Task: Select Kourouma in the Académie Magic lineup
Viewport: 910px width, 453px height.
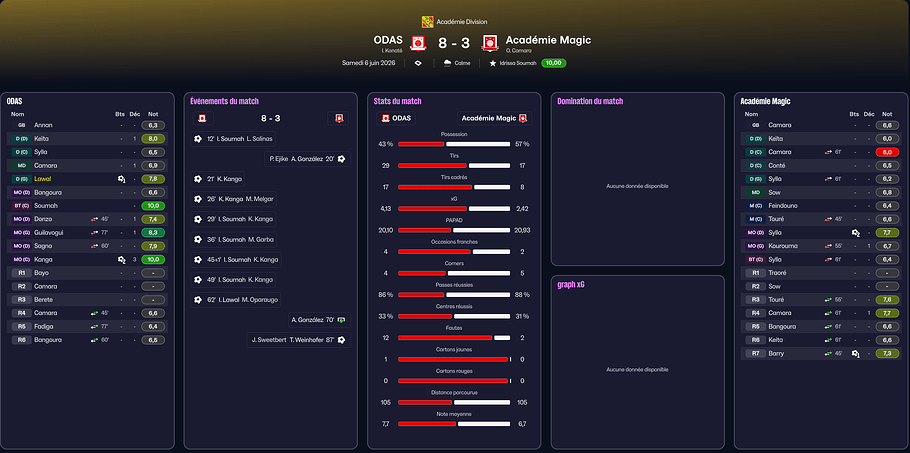Action: point(783,245)
